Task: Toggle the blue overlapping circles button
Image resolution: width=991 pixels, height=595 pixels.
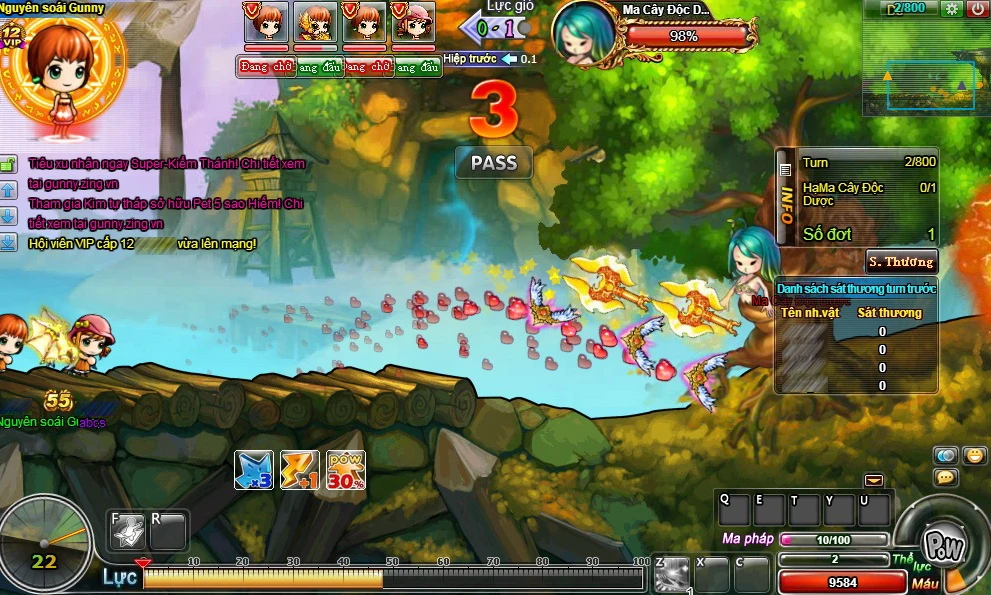Action: (x=946, y=455)
